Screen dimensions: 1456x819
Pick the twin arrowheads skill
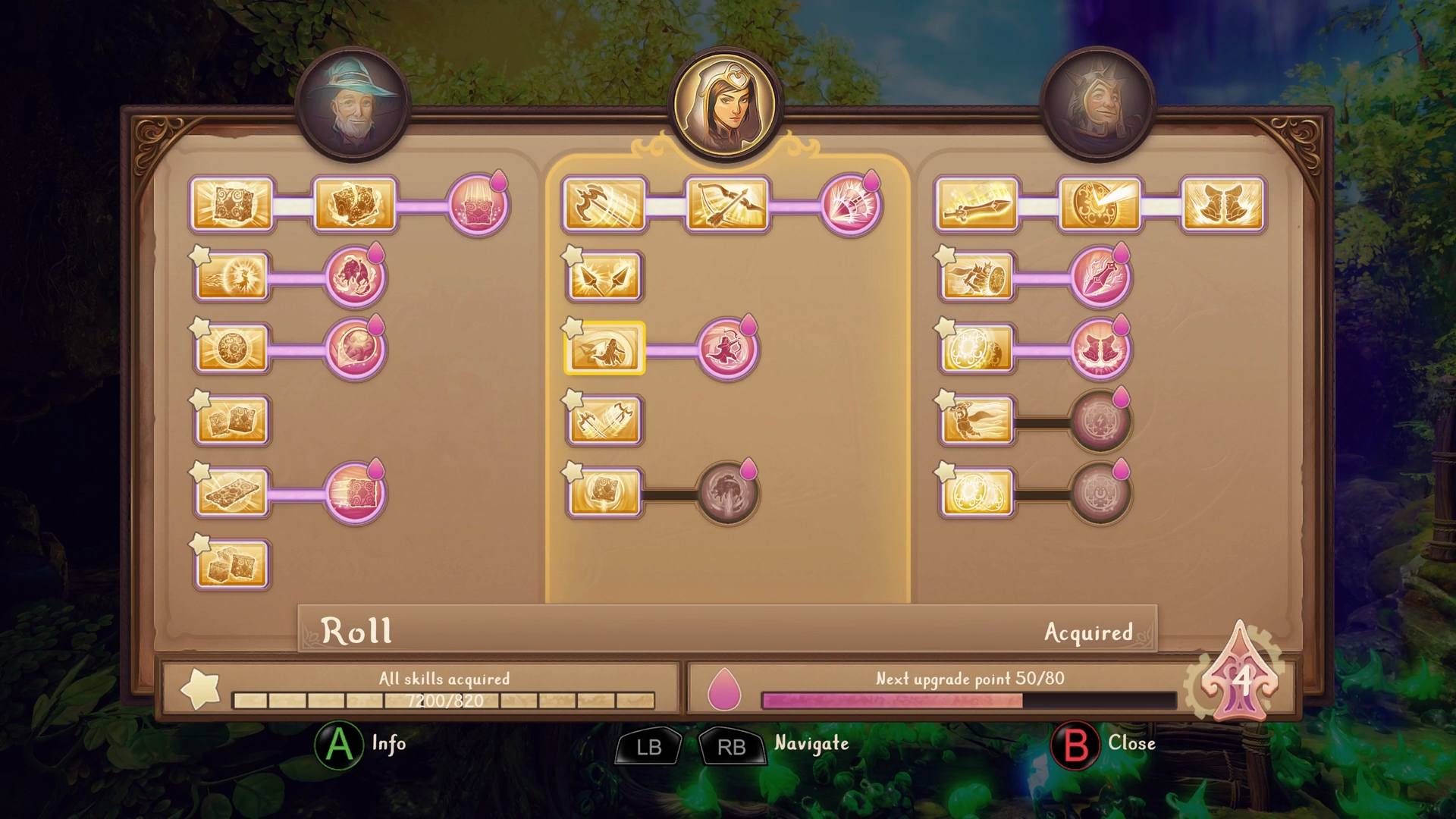pos(604,277)
